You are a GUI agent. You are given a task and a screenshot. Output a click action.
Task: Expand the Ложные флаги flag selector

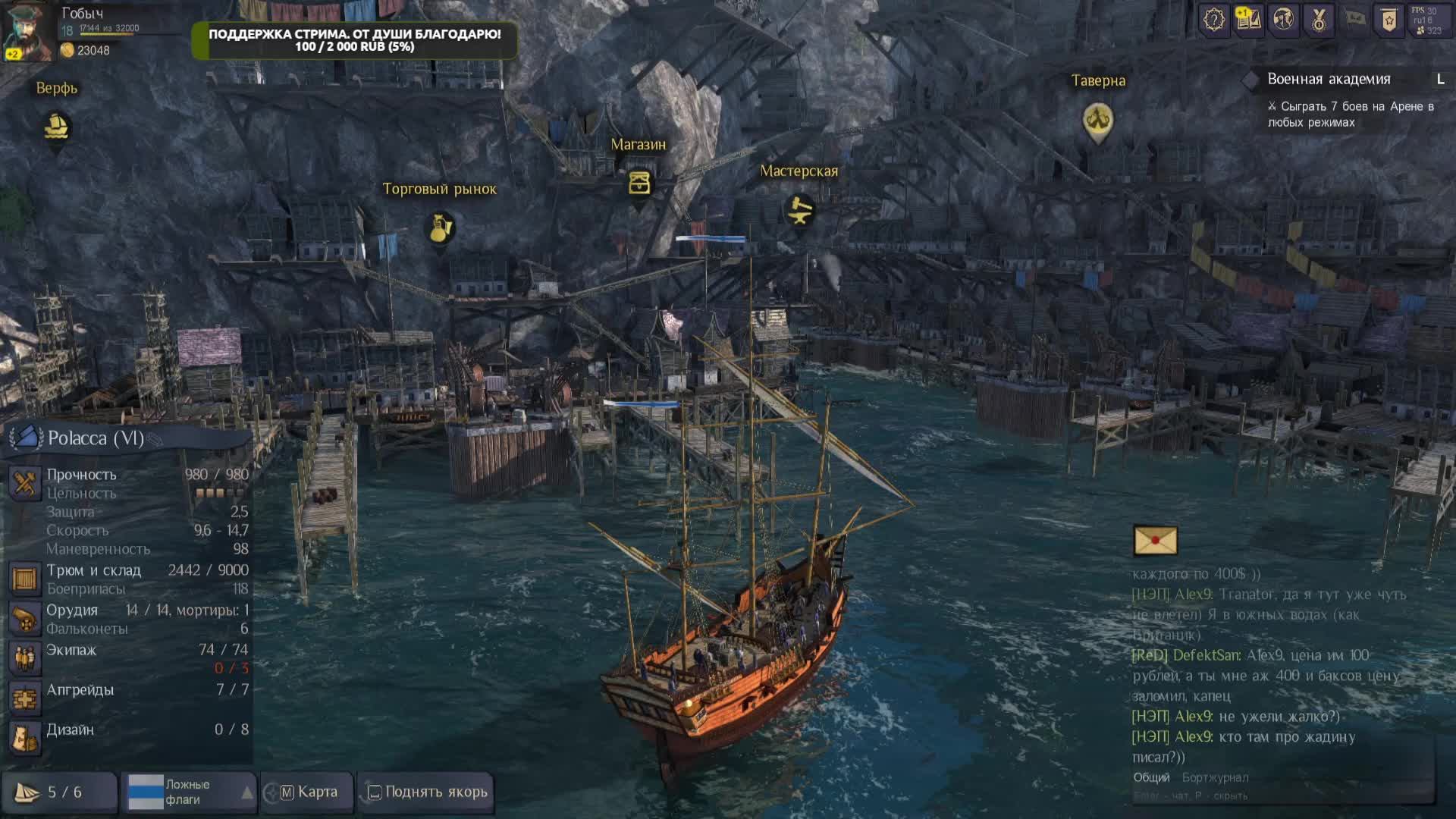(189, 792)
